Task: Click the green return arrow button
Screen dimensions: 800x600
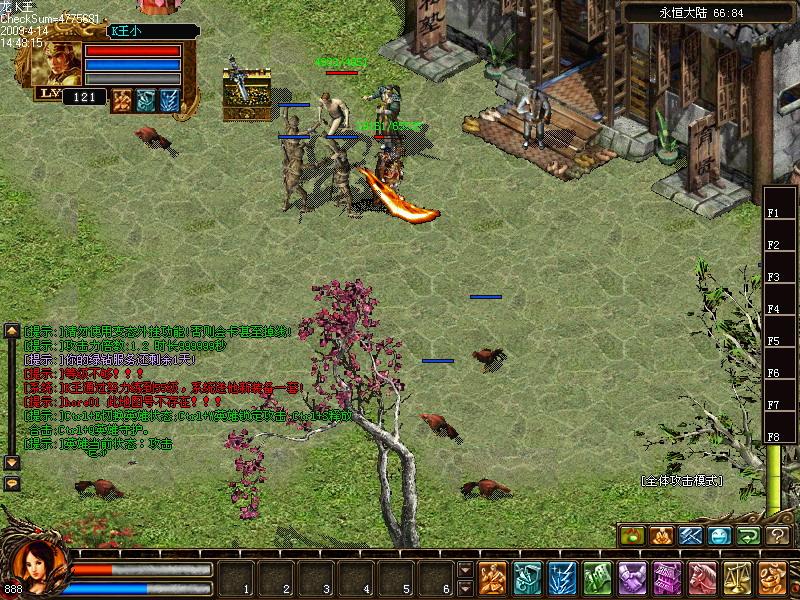Action: [749, 536]
